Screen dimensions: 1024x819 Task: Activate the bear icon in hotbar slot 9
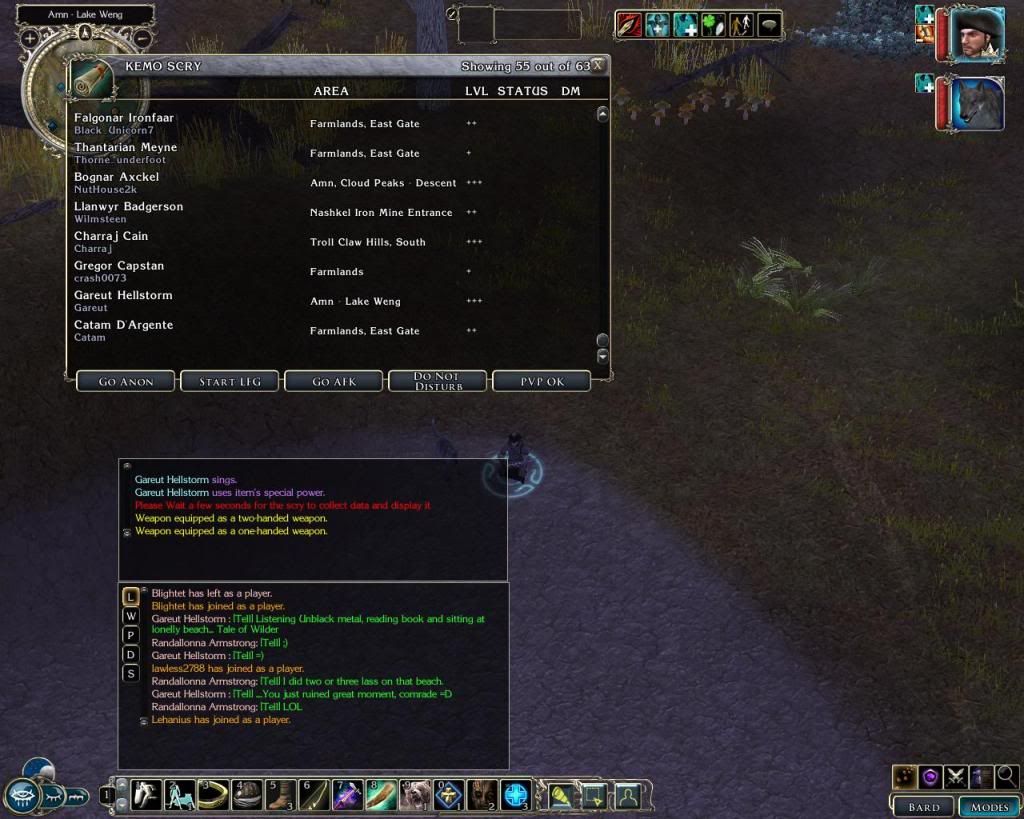(414, 795)
